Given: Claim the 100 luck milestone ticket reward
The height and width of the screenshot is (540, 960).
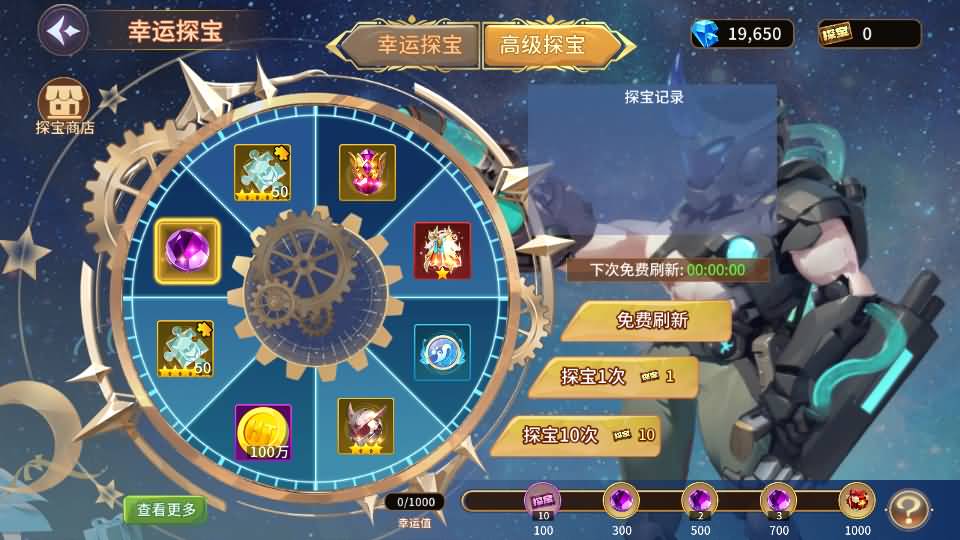Looking at the screenshot, I should (x=543, y=500).
